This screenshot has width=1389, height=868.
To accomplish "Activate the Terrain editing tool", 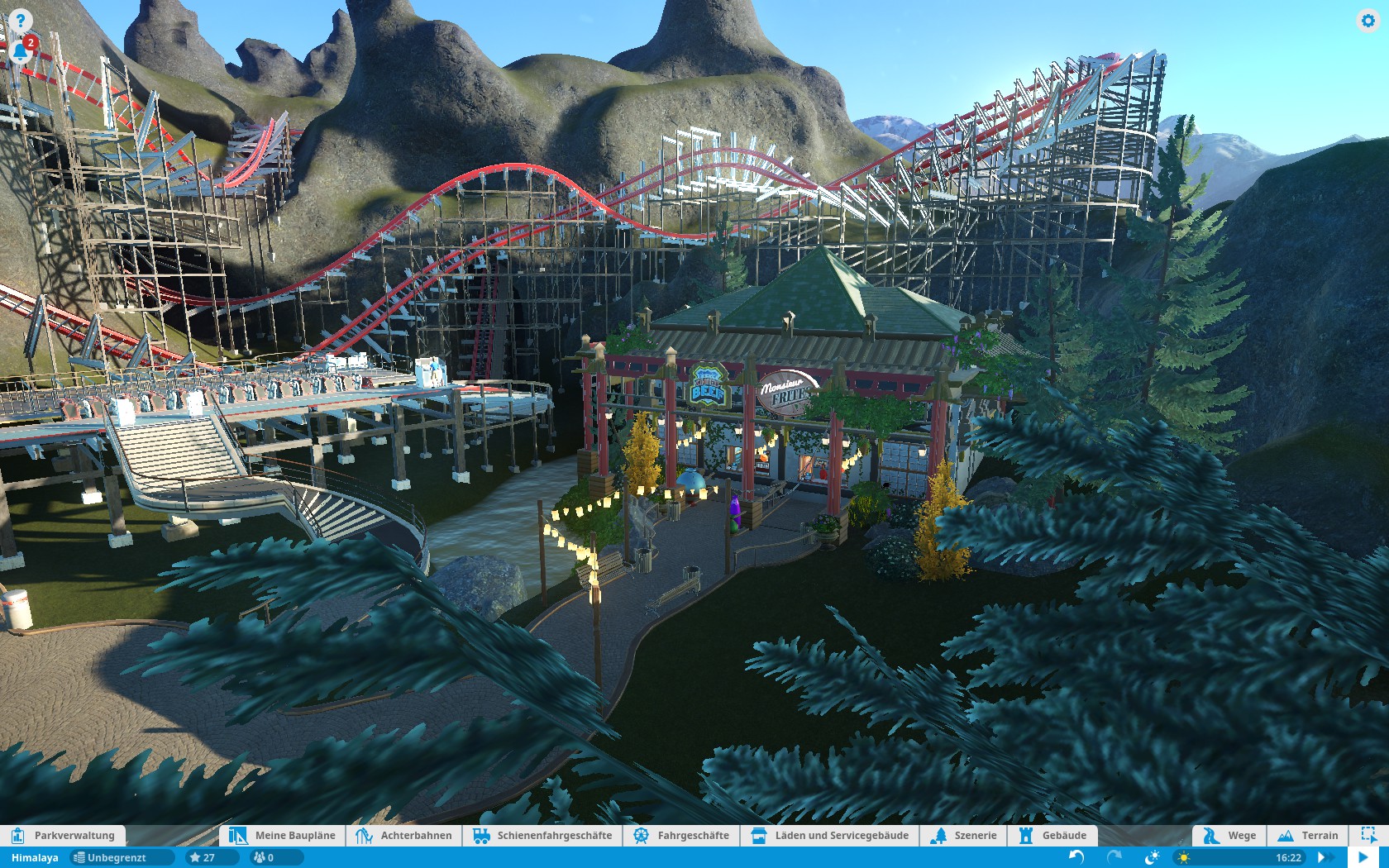I will pos(1308,835).
